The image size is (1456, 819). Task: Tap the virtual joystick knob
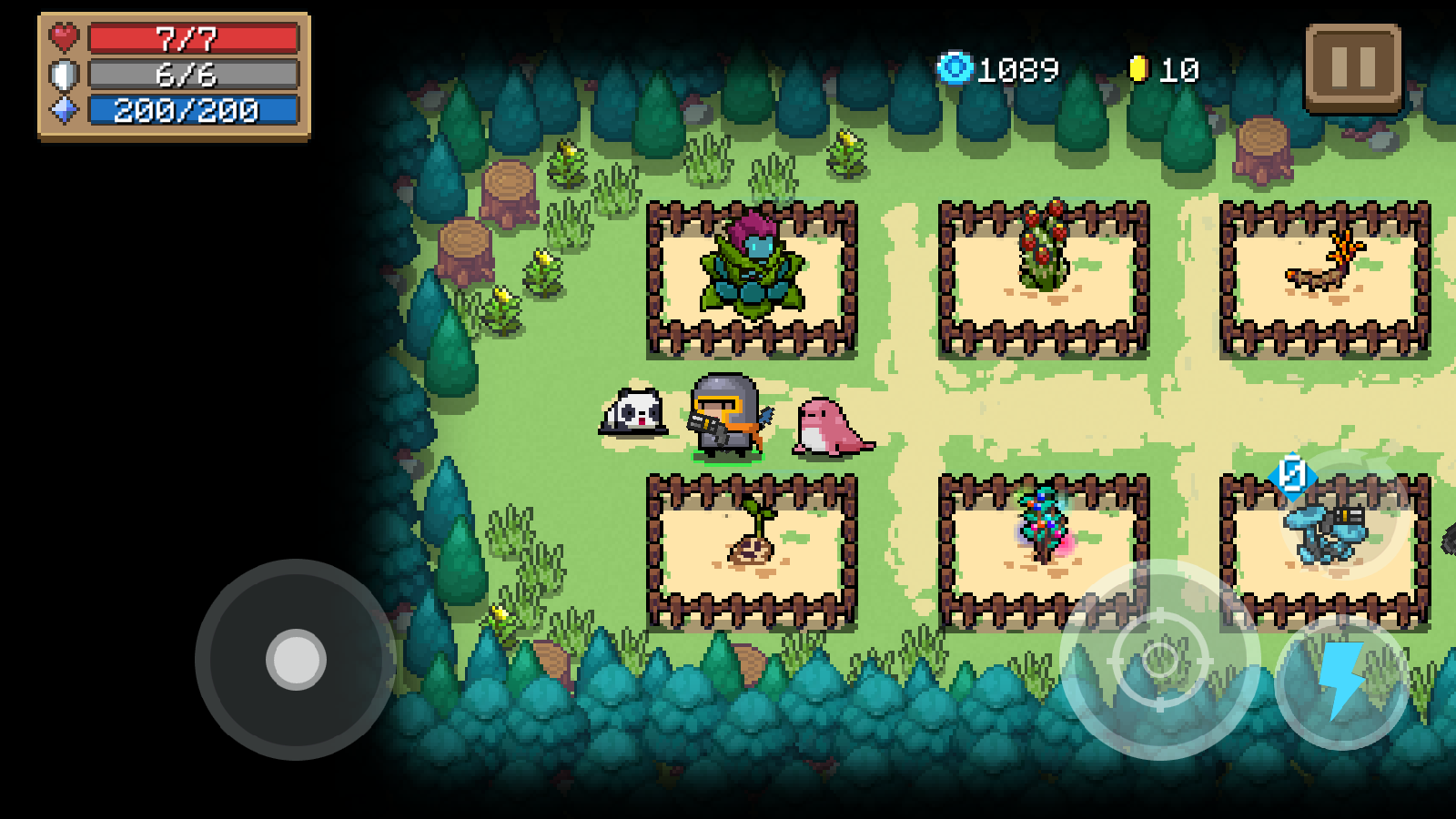point(296,659)
